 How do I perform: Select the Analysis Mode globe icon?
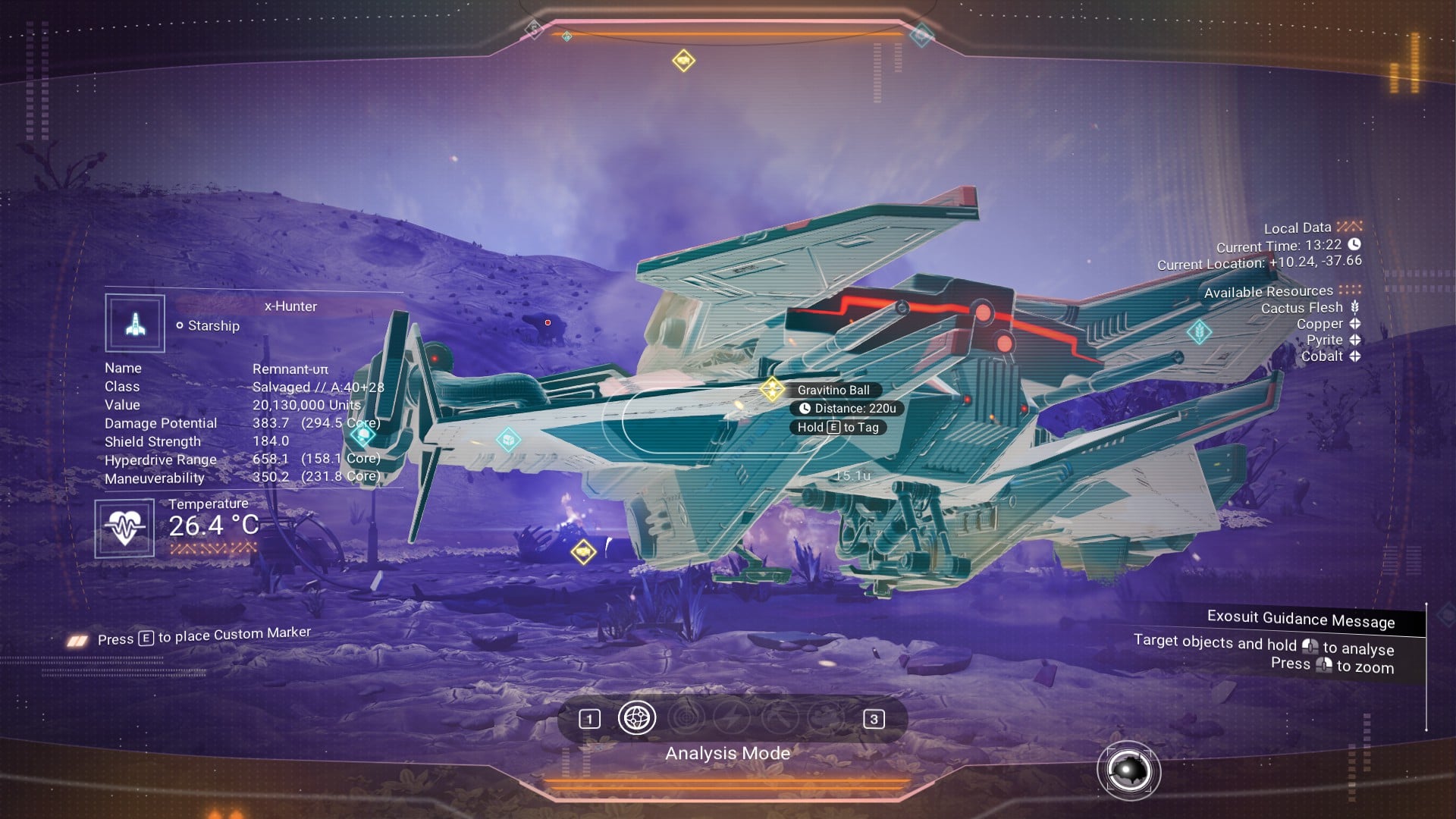point(636,717)
